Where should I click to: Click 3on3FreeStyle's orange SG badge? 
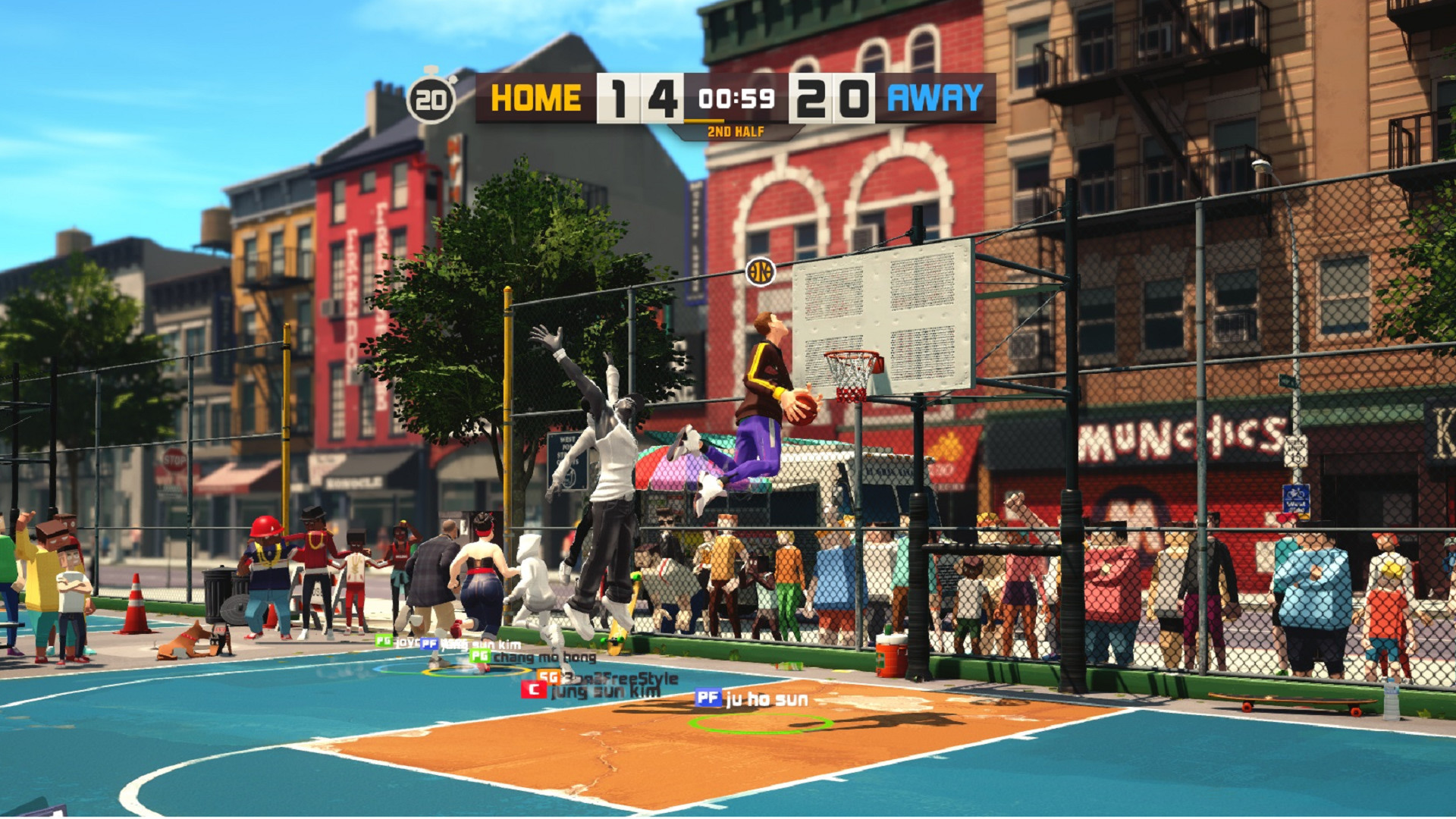[x=548, y=678]
